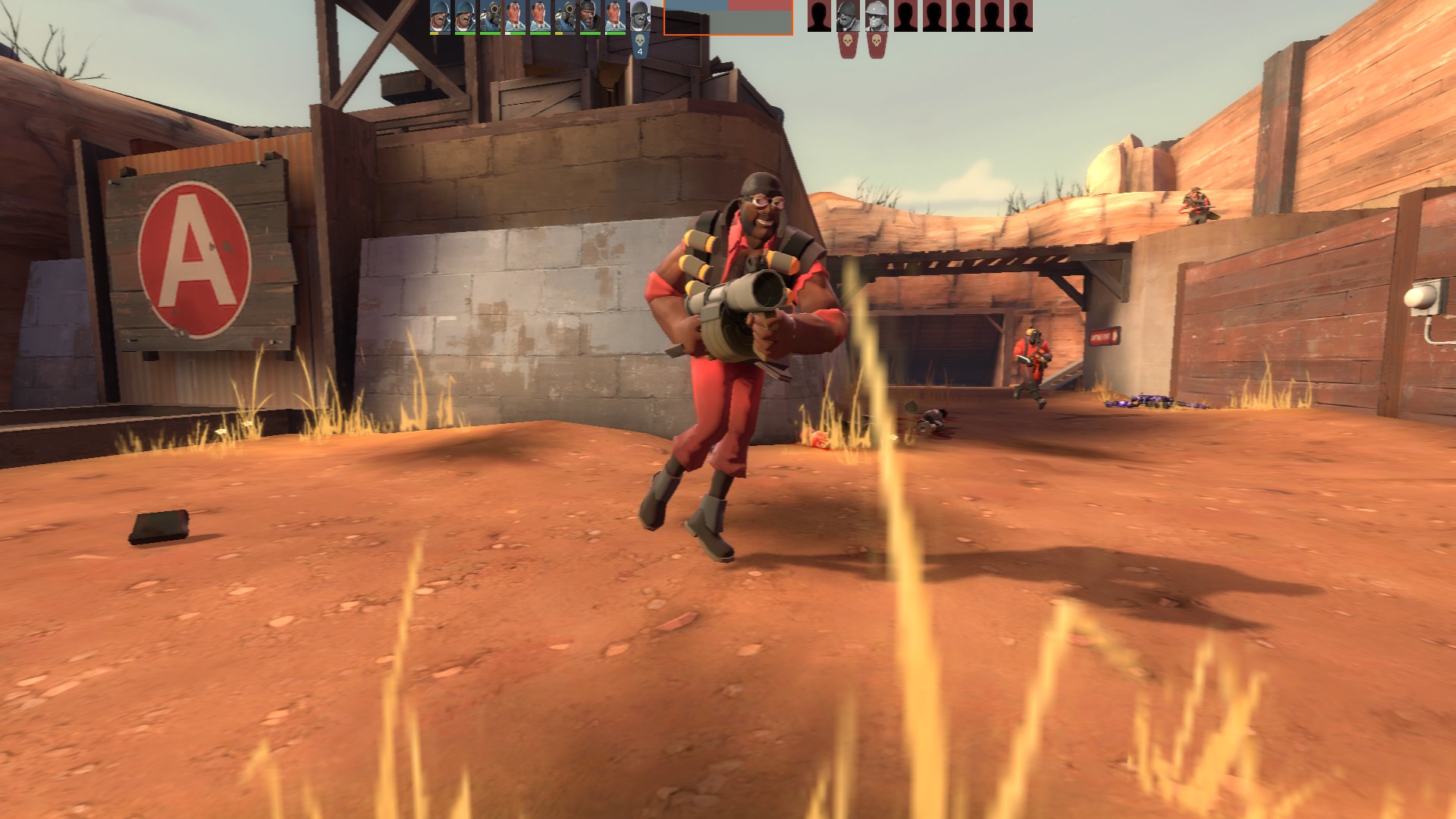Screen dimensions: 1456x819
Task: Choose the dead RED Engineer portrait
Action: pos(876,16)
